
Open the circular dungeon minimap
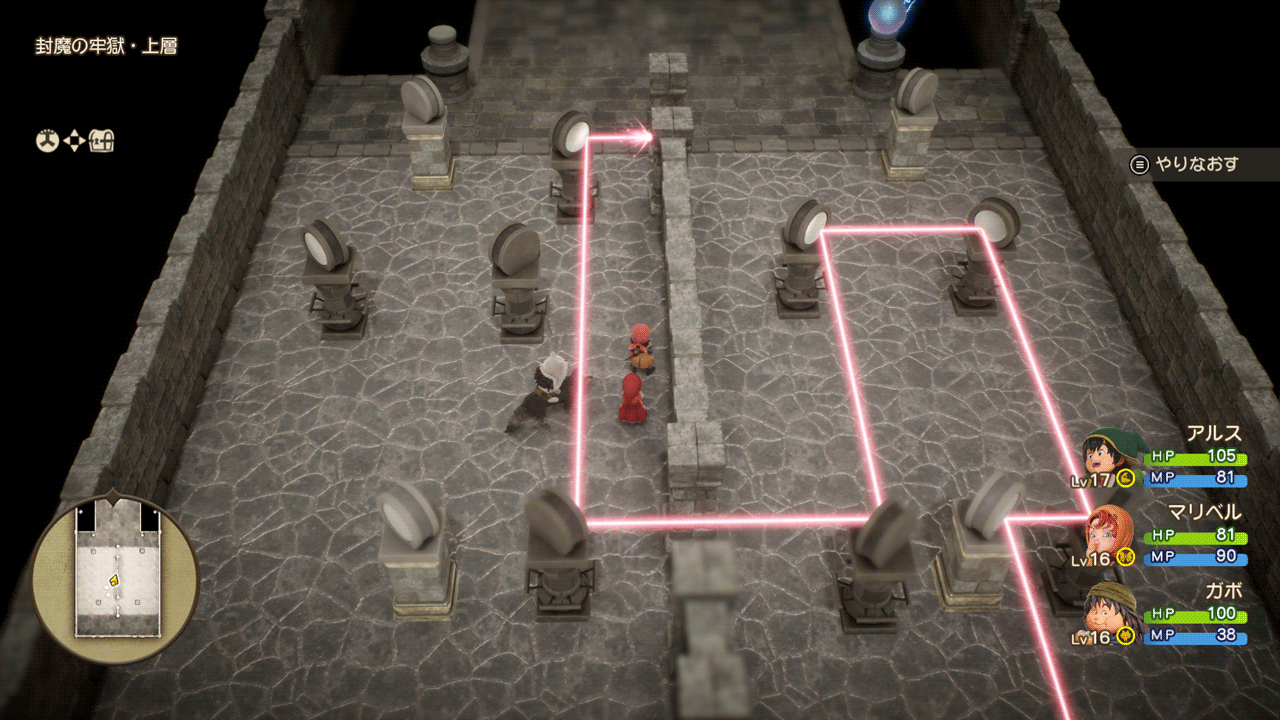click(115, 579)
